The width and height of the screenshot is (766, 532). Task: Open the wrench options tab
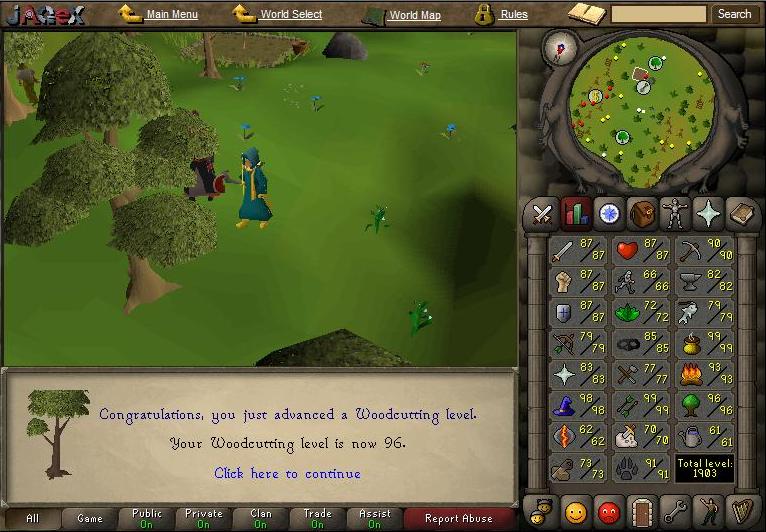pos(675,512)
